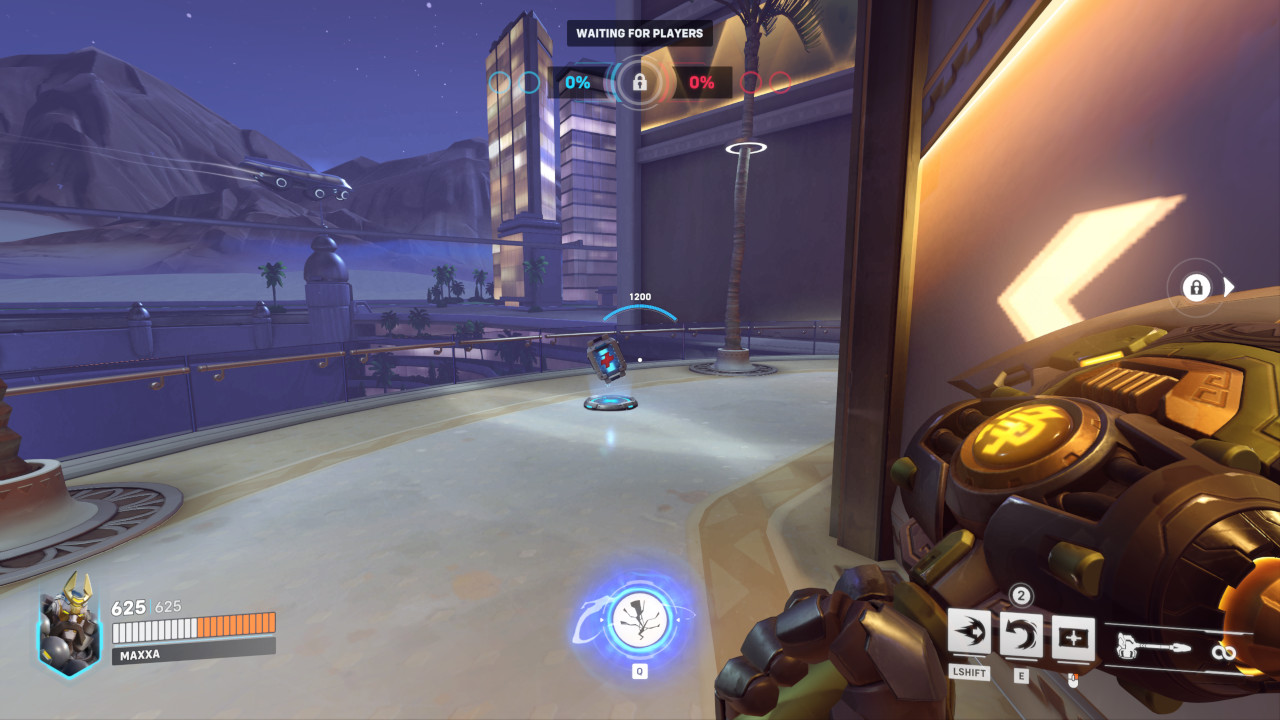
Task: Click the red team's 0% progress display
Action: 700,83
